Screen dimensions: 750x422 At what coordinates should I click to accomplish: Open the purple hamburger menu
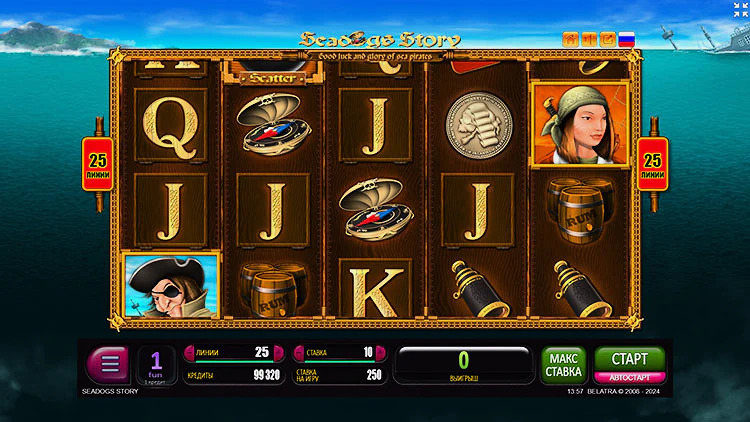108,364
